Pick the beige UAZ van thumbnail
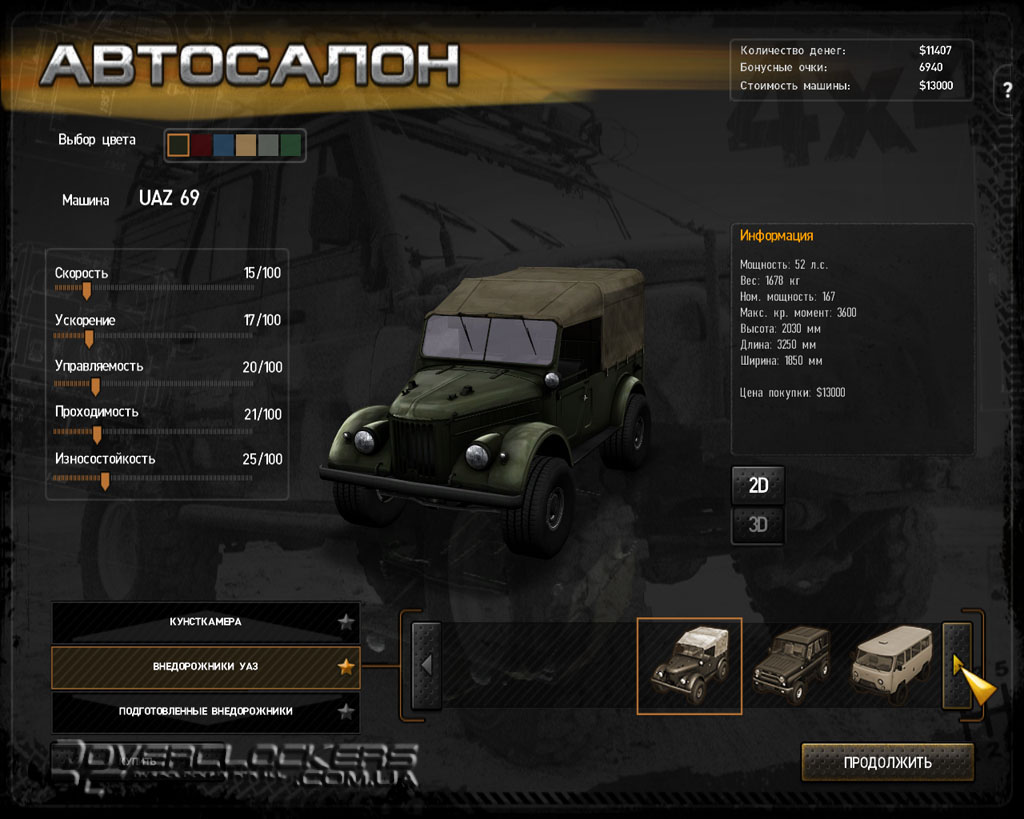This screenshot has height=819, width=1024. coord(892,661)
